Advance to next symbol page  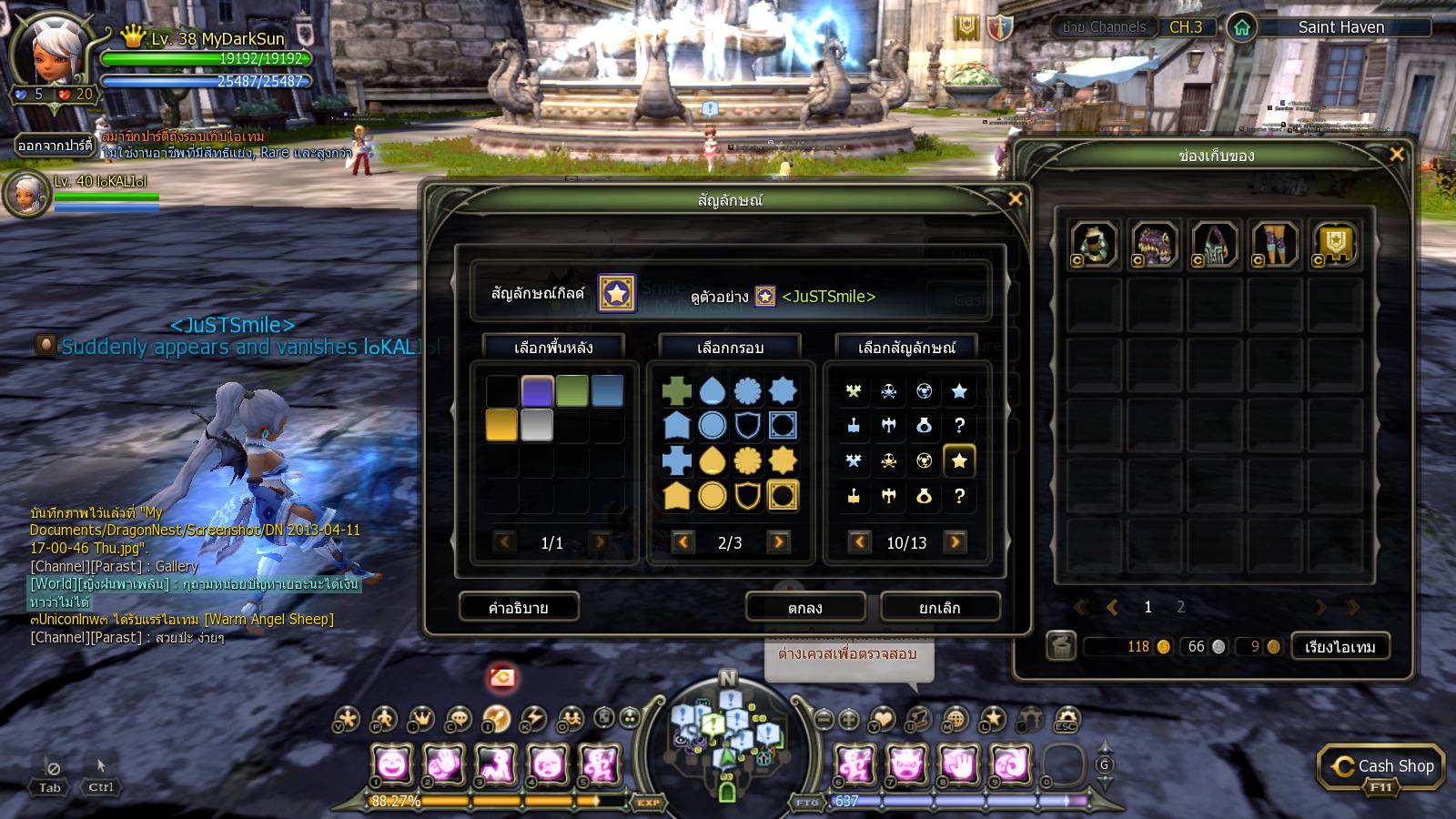955,542
